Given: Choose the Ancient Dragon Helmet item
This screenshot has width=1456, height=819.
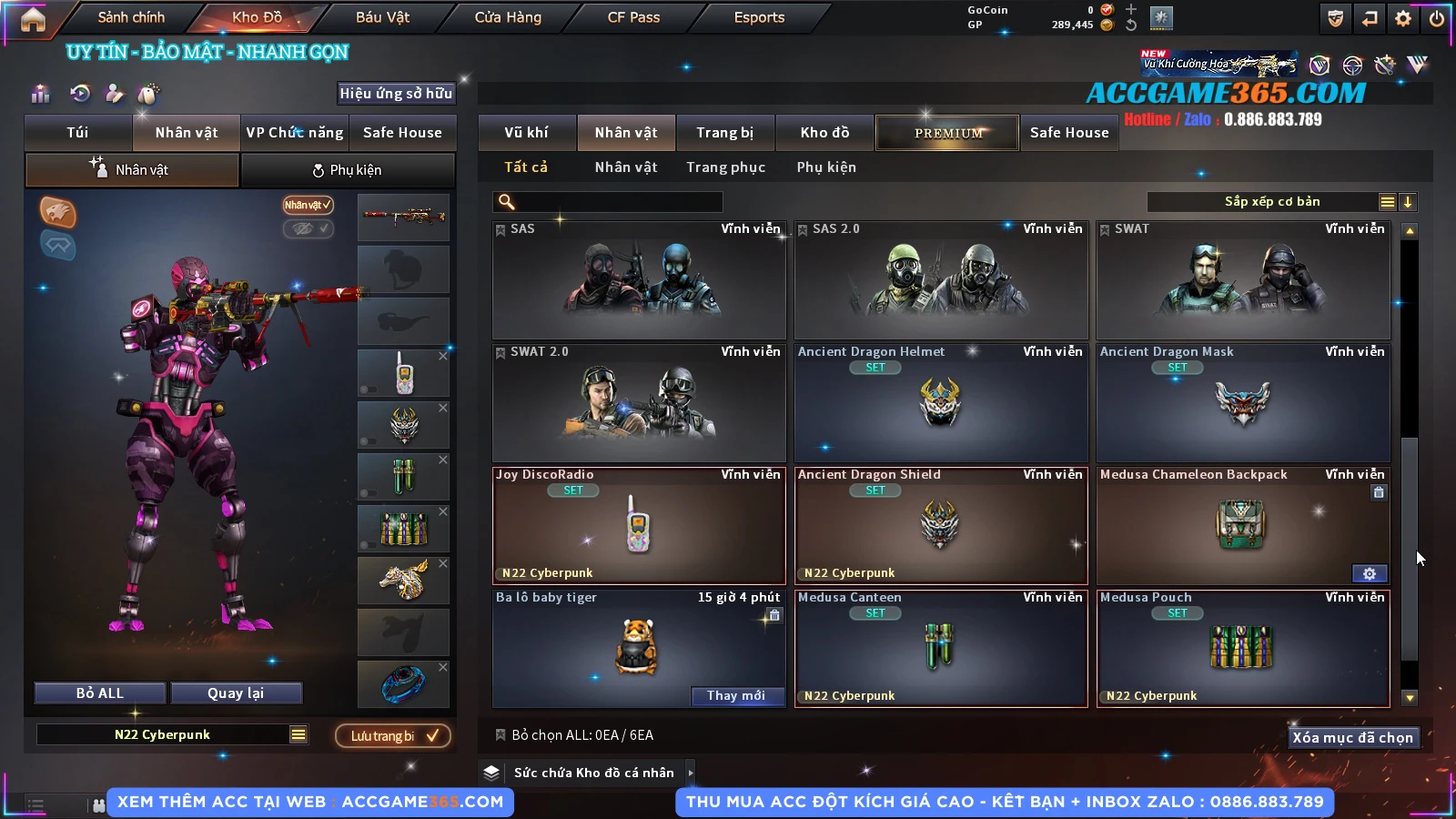Looking at the screenshot, I should pyautogui.click(x=941, y=405).
